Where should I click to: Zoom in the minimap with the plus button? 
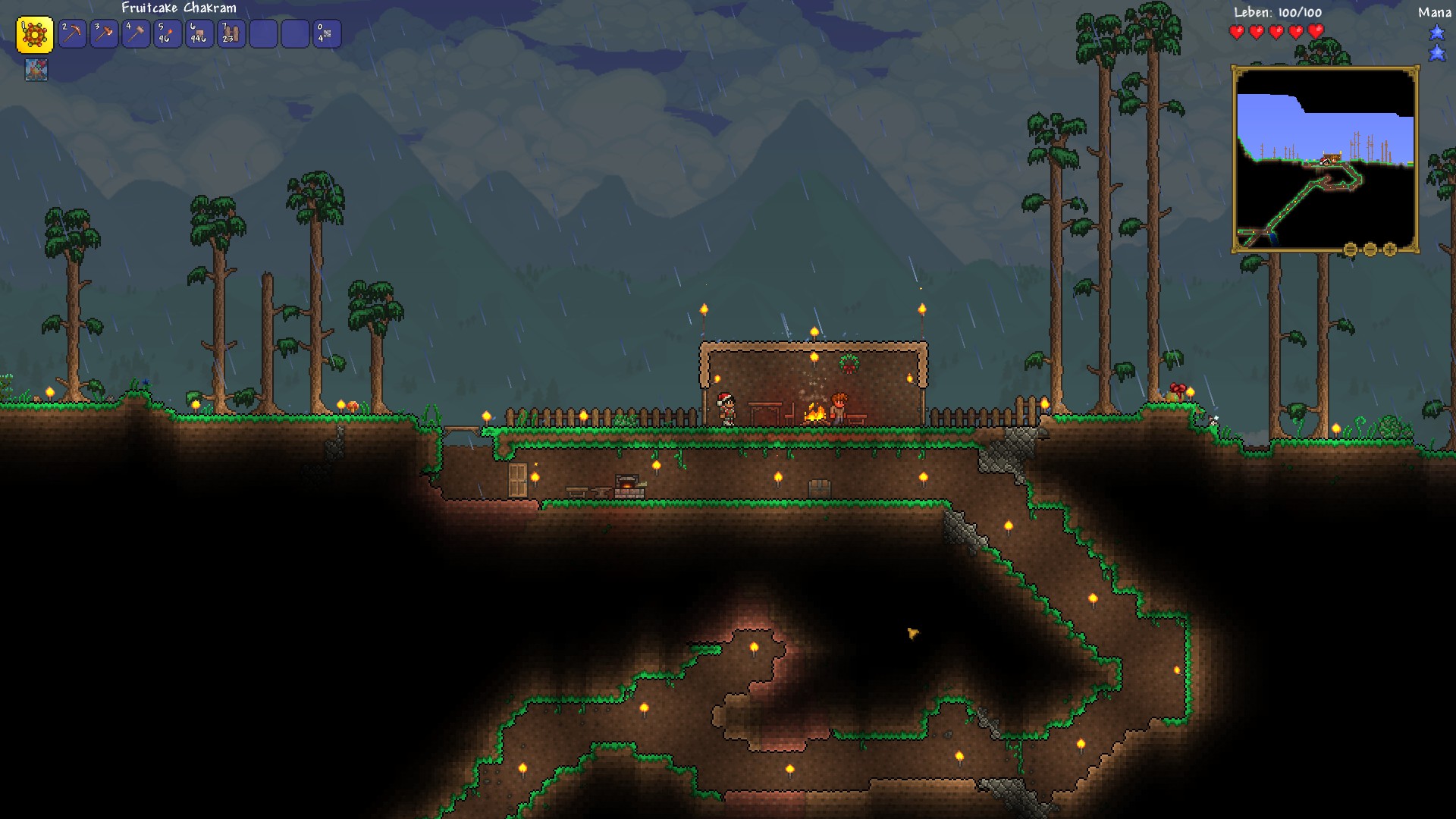(x=1390, y=249)
